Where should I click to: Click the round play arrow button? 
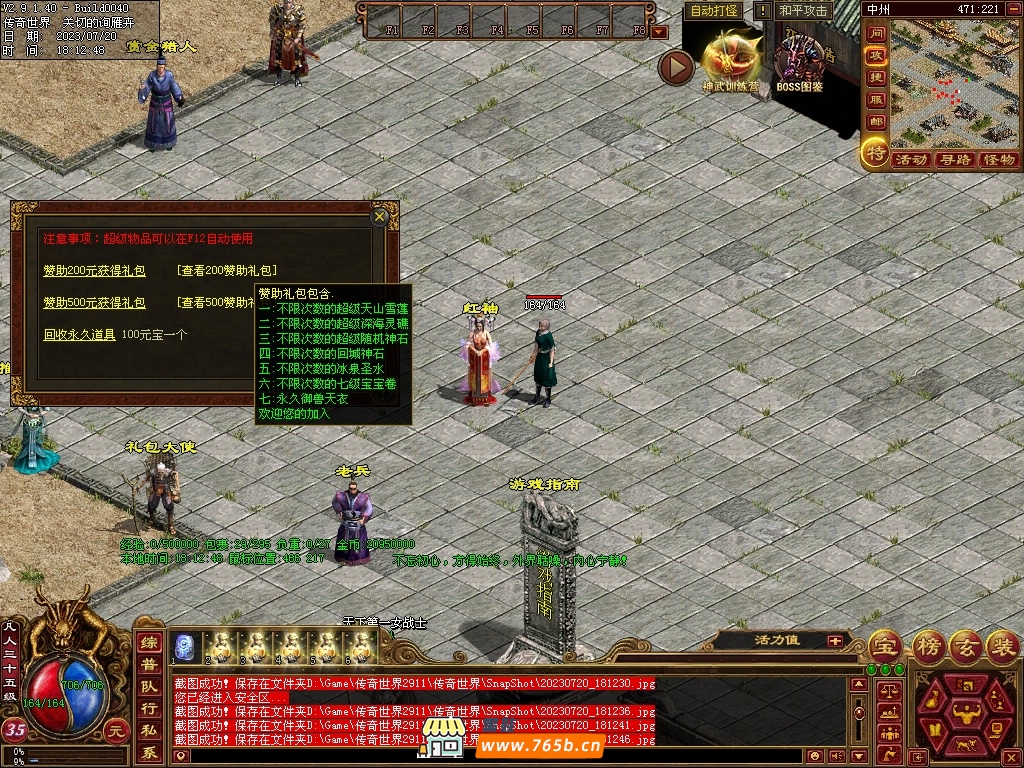(x=676, y=67)
